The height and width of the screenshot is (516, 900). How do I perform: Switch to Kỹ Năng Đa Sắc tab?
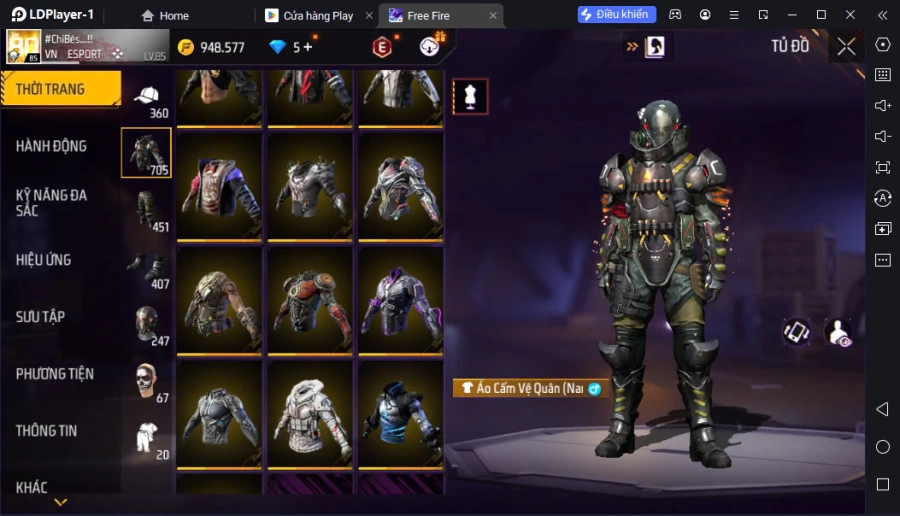point(52,202)
